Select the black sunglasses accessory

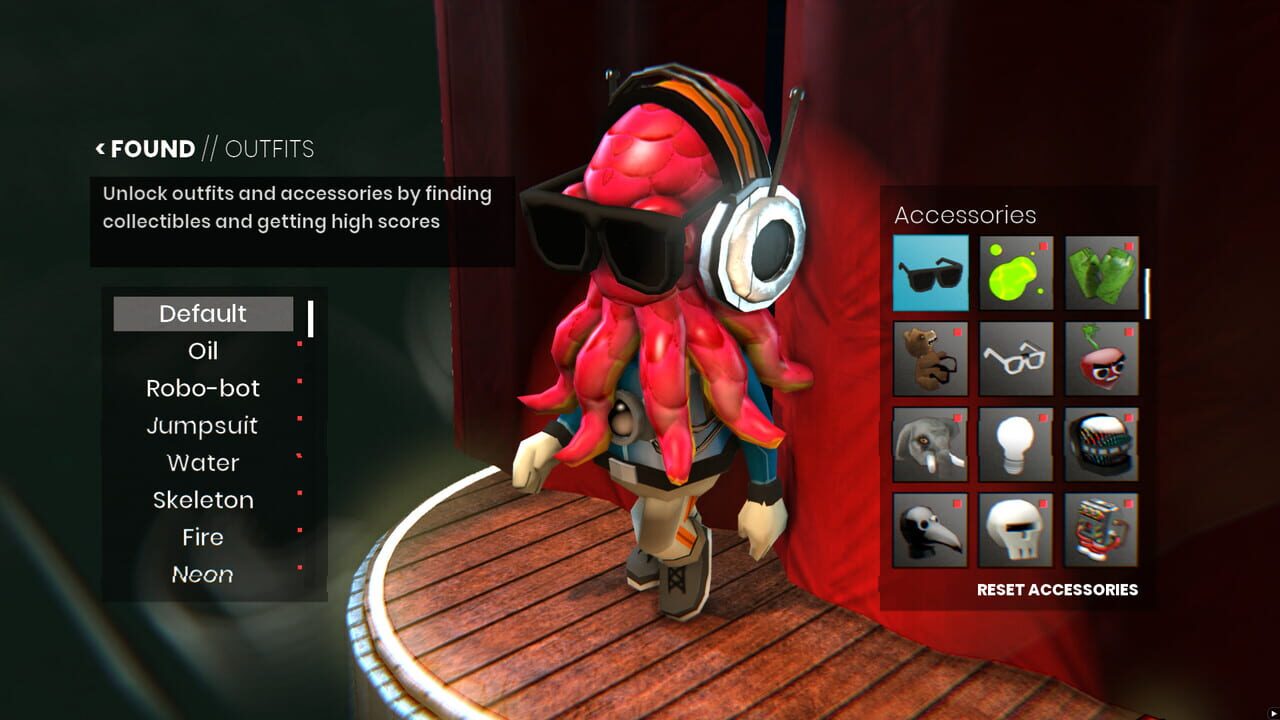pos(929,272)
